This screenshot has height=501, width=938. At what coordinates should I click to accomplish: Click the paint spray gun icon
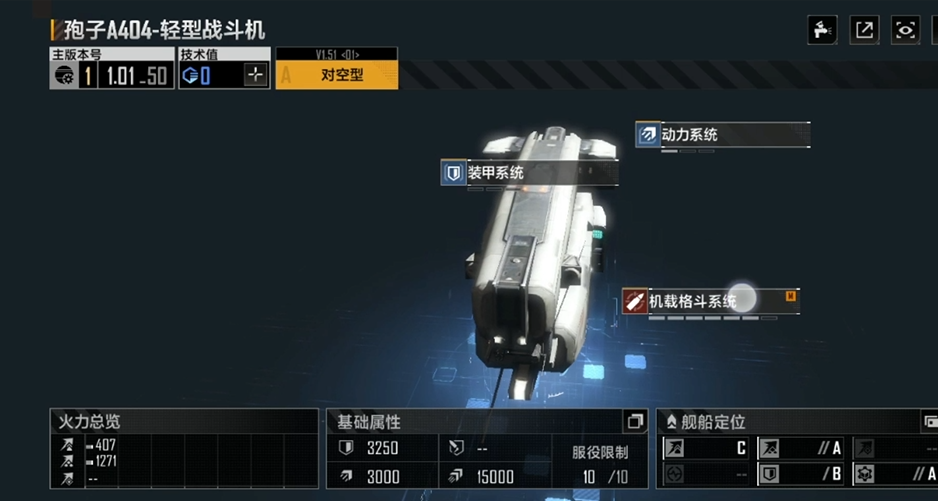tap(822, 30)
